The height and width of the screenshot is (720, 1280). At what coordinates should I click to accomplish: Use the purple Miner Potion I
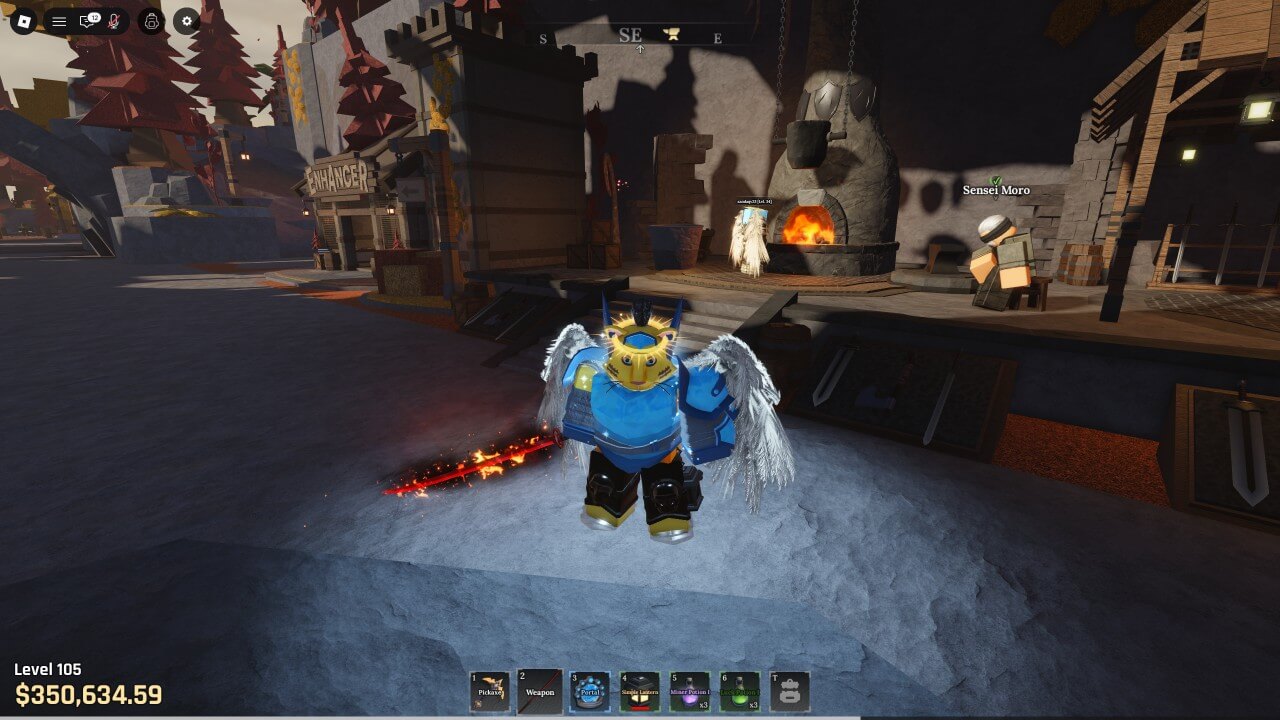tap(690, 691)
